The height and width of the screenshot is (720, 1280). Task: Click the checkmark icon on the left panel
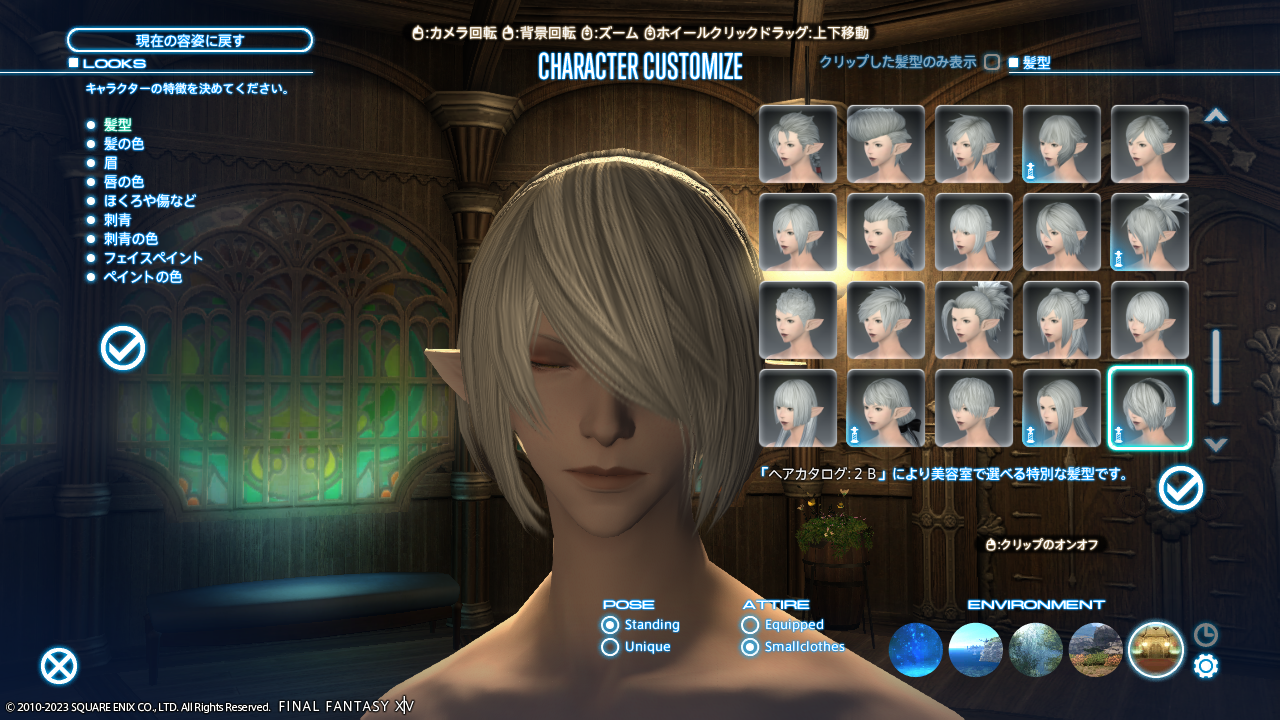122,348
